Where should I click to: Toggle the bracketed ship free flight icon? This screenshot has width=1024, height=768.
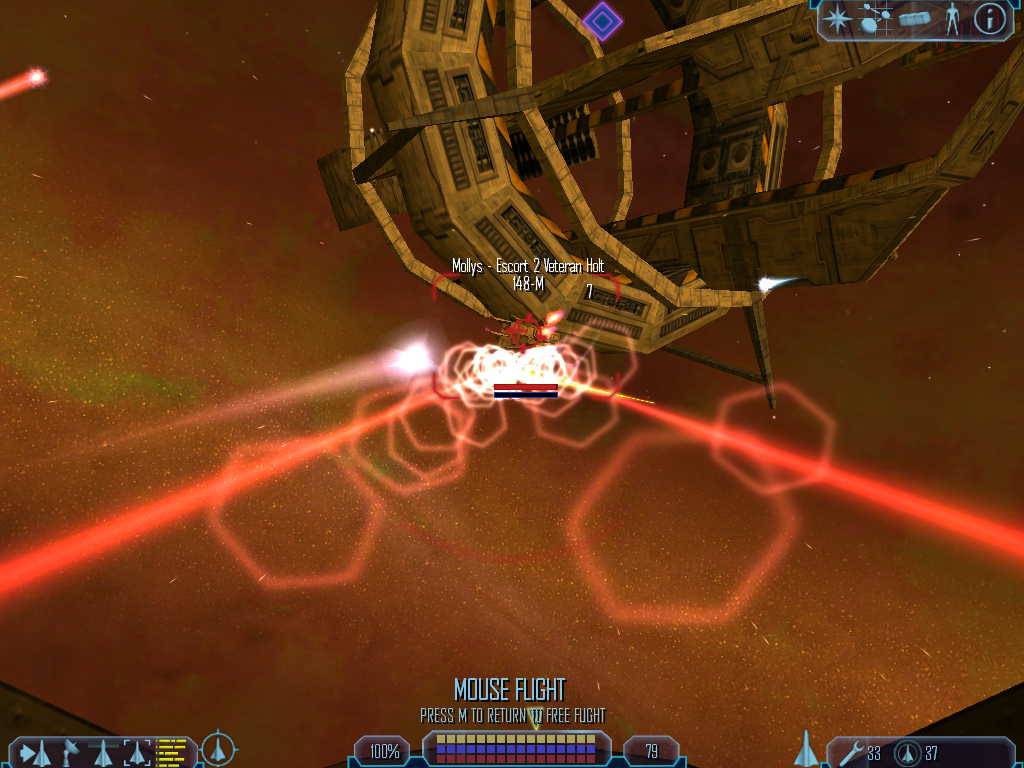click(x=136, y=752)
